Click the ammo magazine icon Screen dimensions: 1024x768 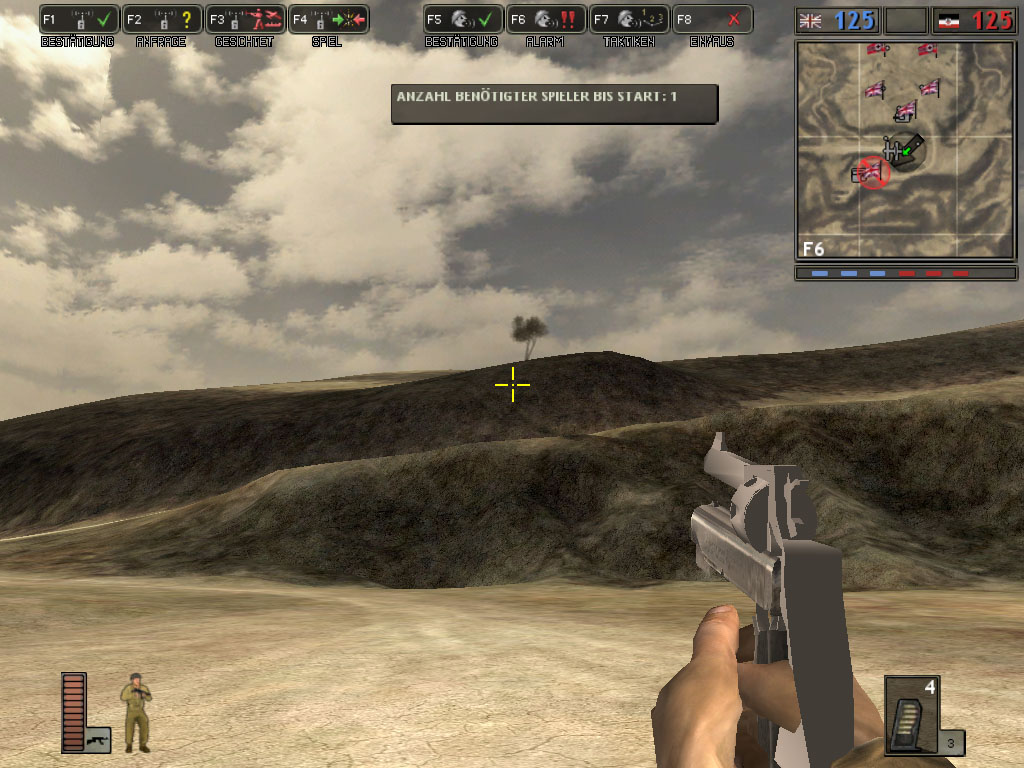click(x=911, y=715)
